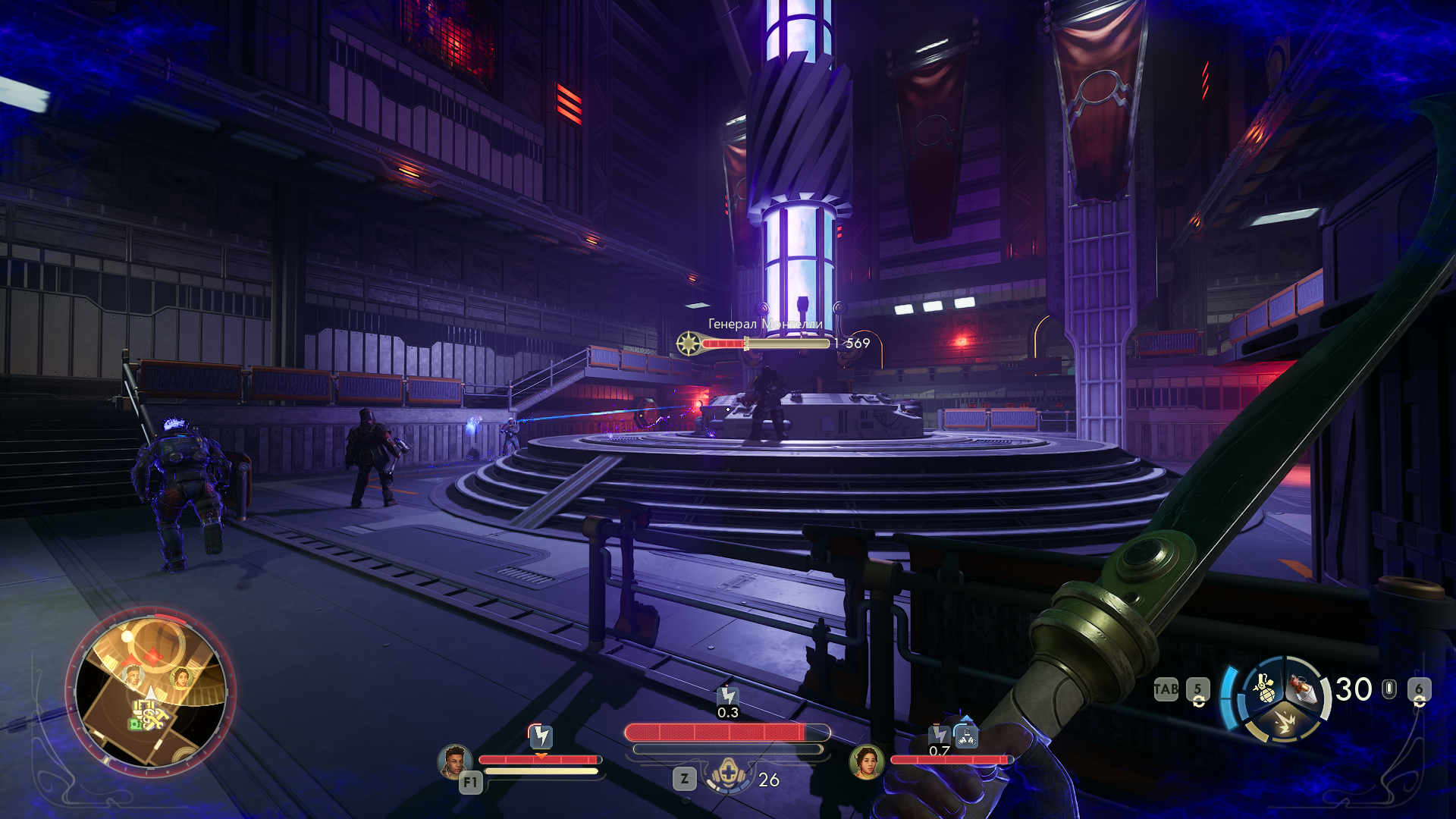
Task: Click the boss emblem beside General's health bar
Action: (689, 344)
